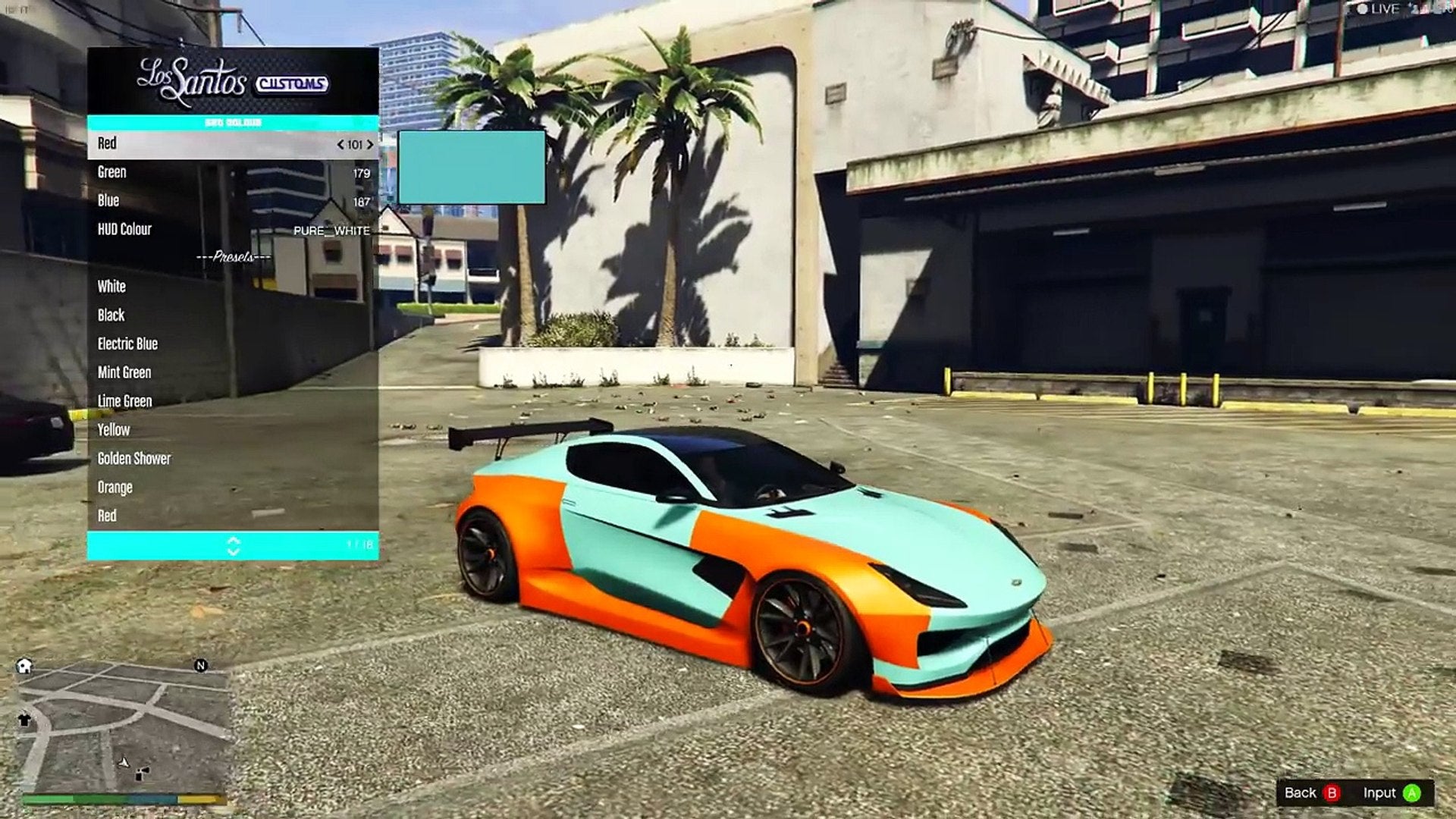The image size is (1456, 819).
Task: Decrease Red value with the left arrow
Action: (340, 145)
